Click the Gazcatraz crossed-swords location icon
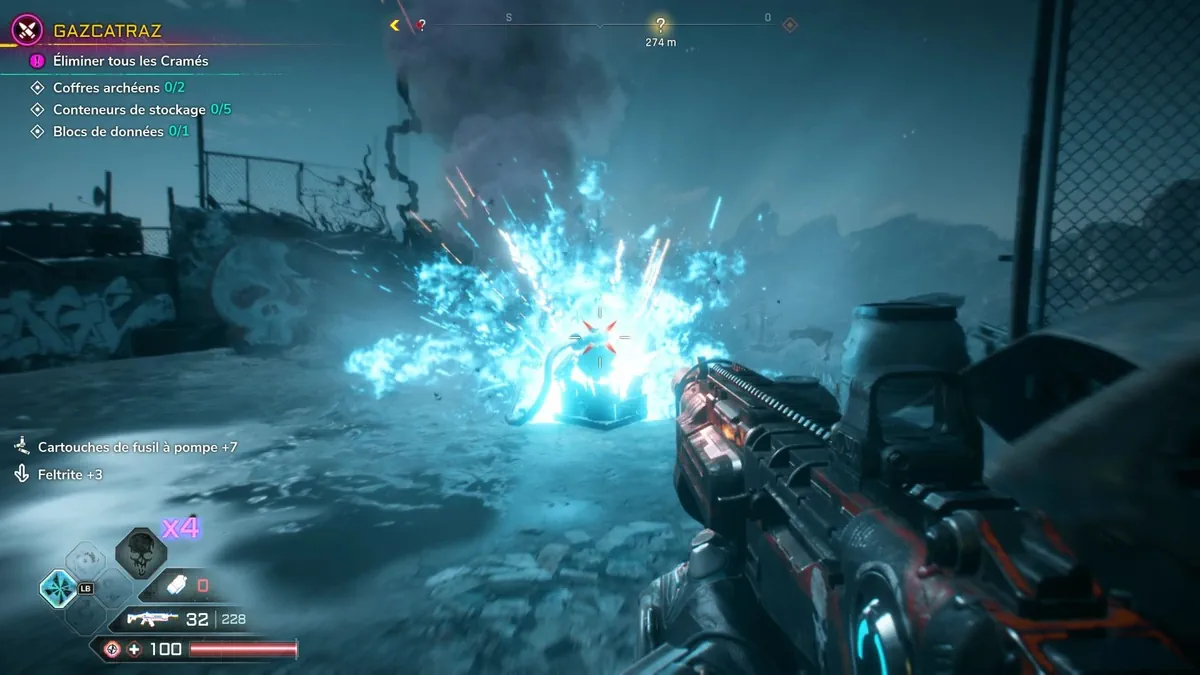The width and height of the screenshot is (1200, 675). tap(26, 31)
